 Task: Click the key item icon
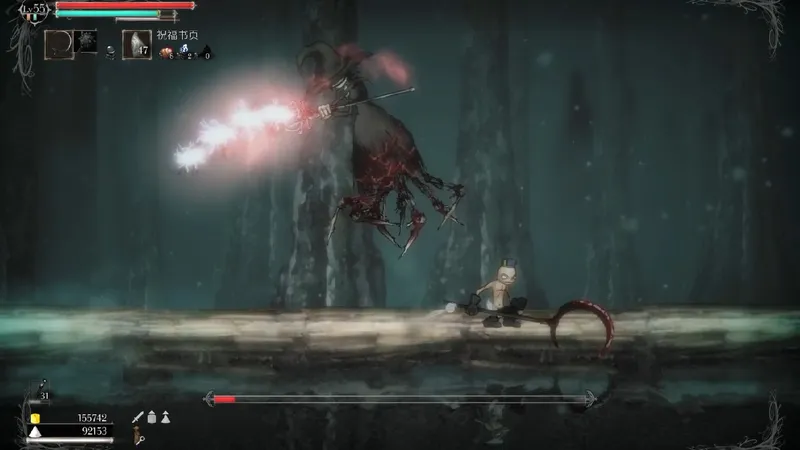142,437
